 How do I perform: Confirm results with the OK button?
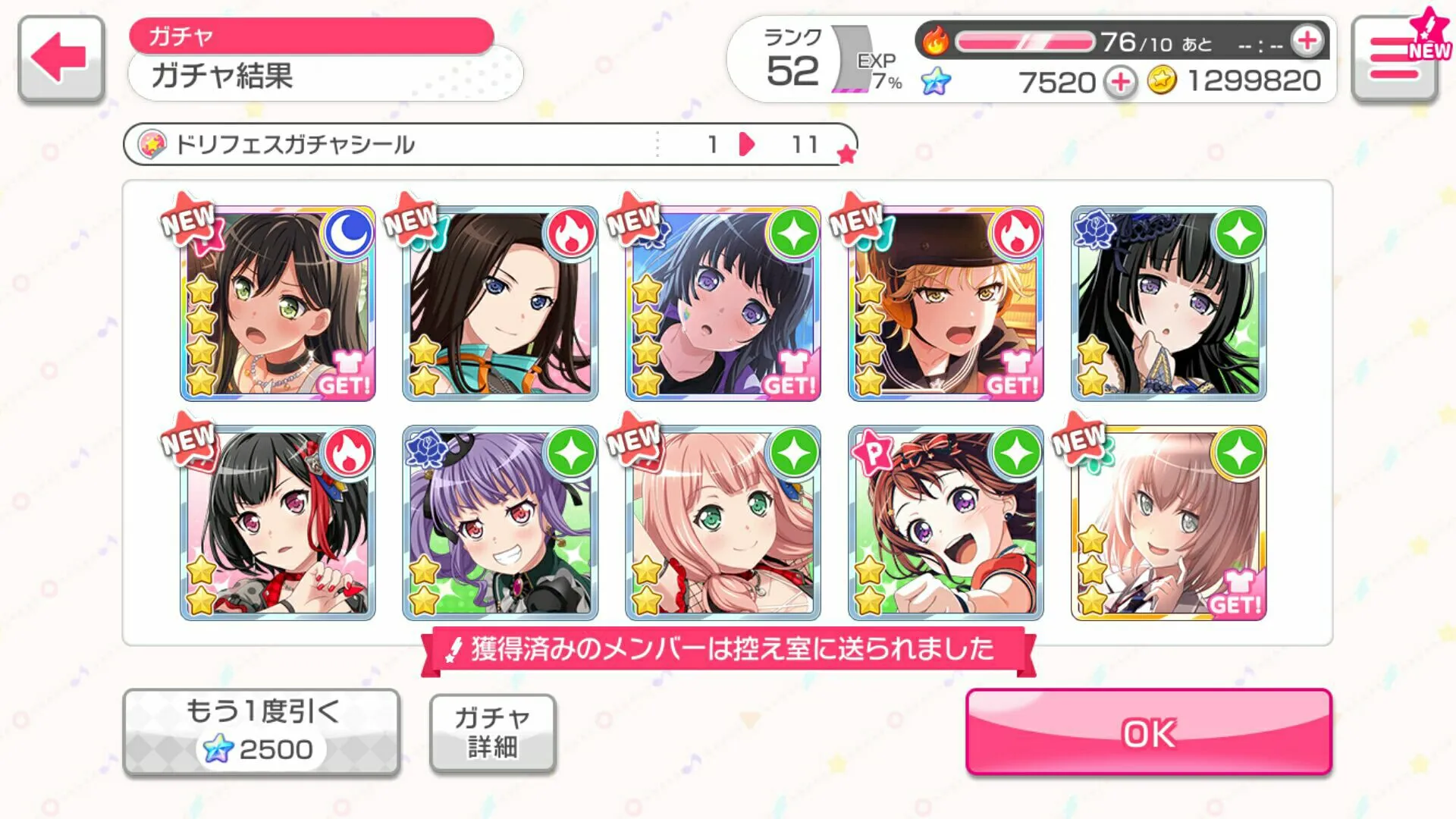click(1148, 732)
